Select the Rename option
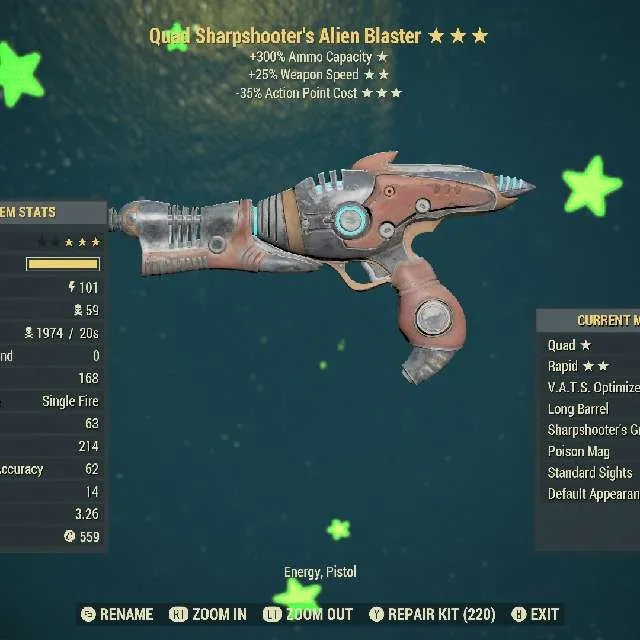This screenshot has height=640, width=640. pyautogui.click(x=117, y=614)
